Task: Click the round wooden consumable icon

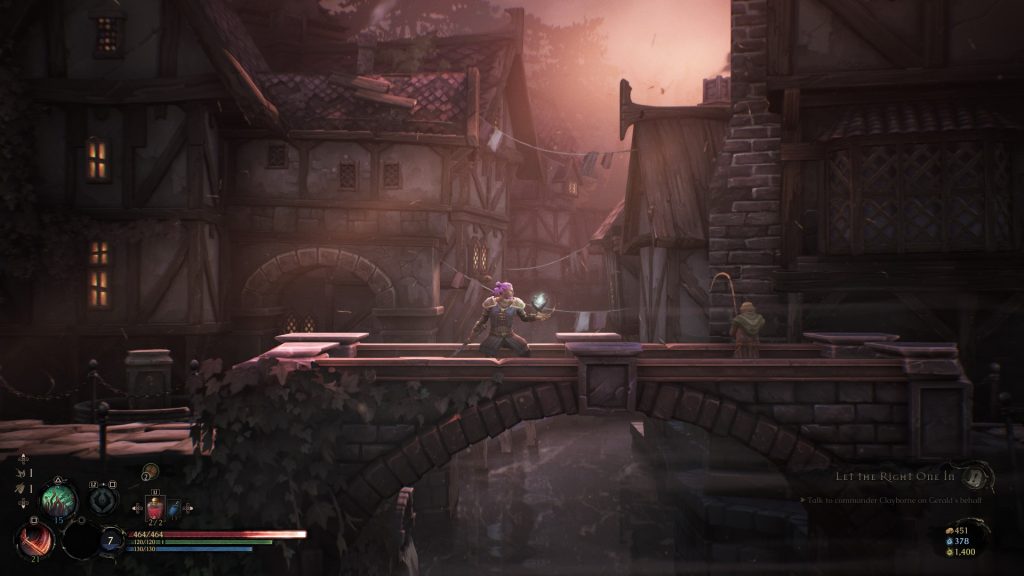Action: [x=150, y=471]
